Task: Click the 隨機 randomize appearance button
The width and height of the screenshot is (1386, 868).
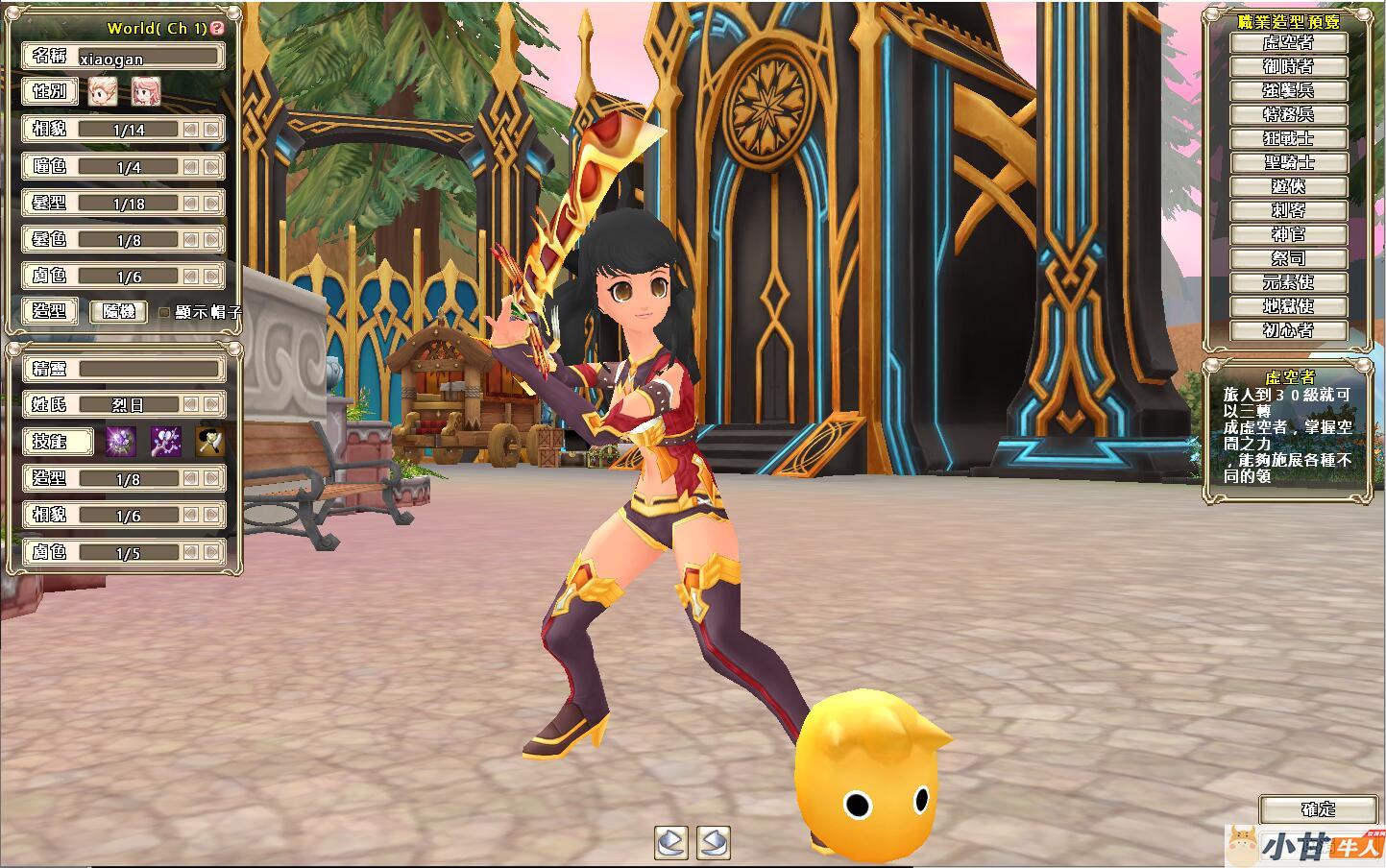Action: point(119,311)
